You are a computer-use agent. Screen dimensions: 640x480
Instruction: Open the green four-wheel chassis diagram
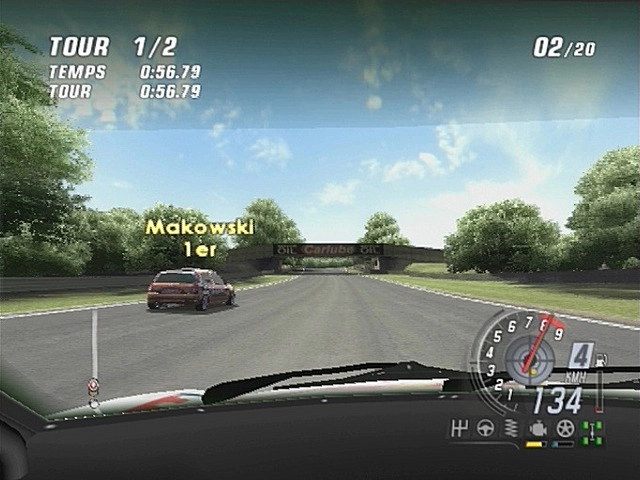point(592,432)
